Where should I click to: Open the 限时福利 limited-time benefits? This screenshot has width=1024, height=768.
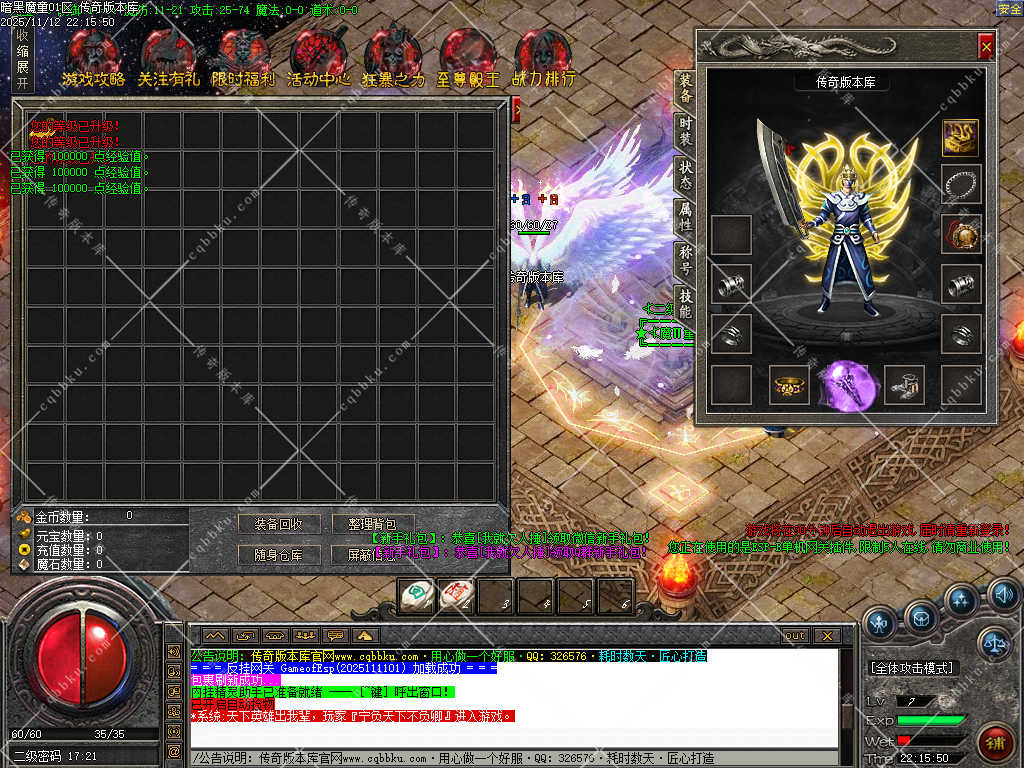click(x=243, y=60)
